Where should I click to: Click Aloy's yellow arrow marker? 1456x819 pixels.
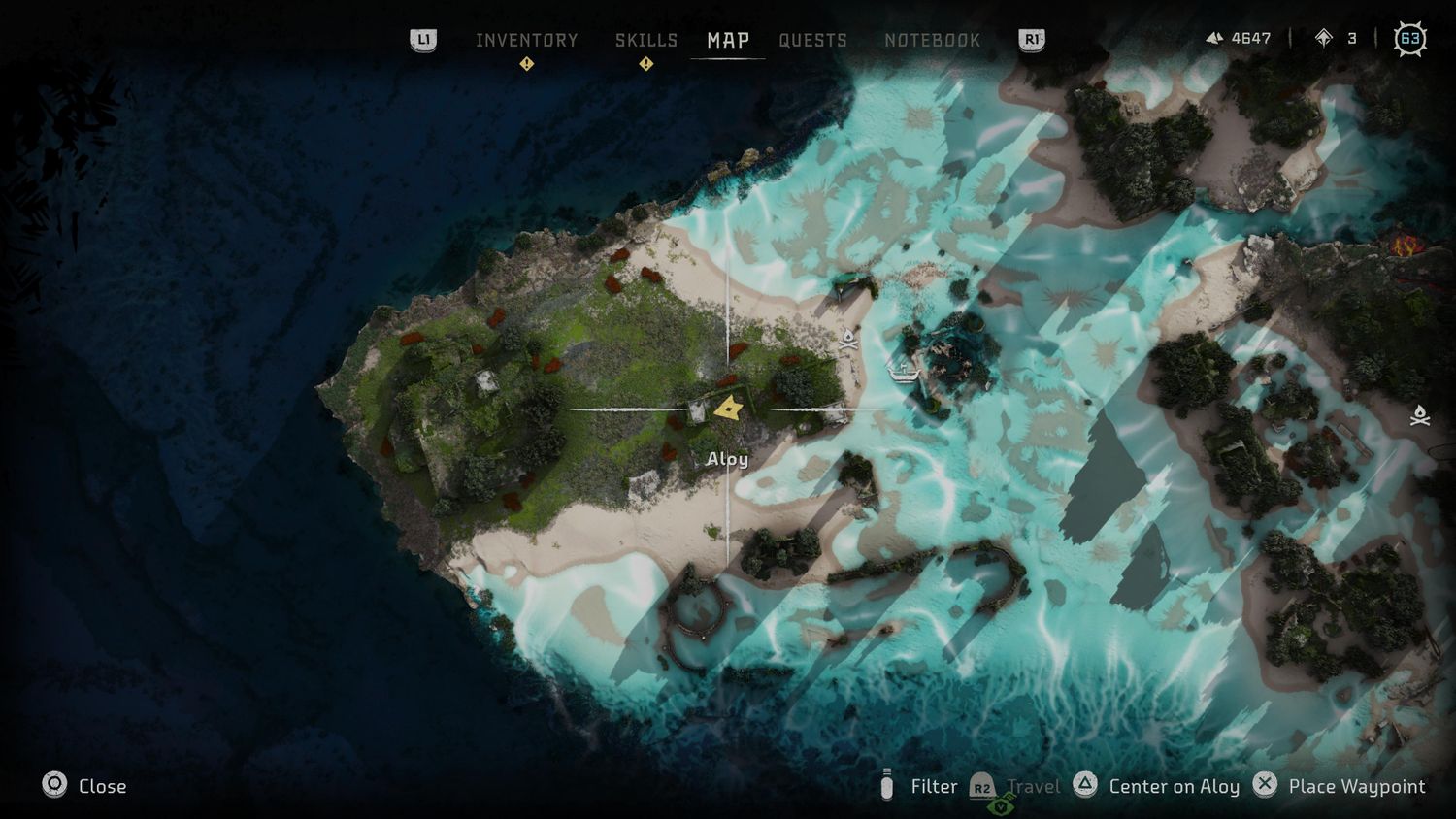pos(728,409)
